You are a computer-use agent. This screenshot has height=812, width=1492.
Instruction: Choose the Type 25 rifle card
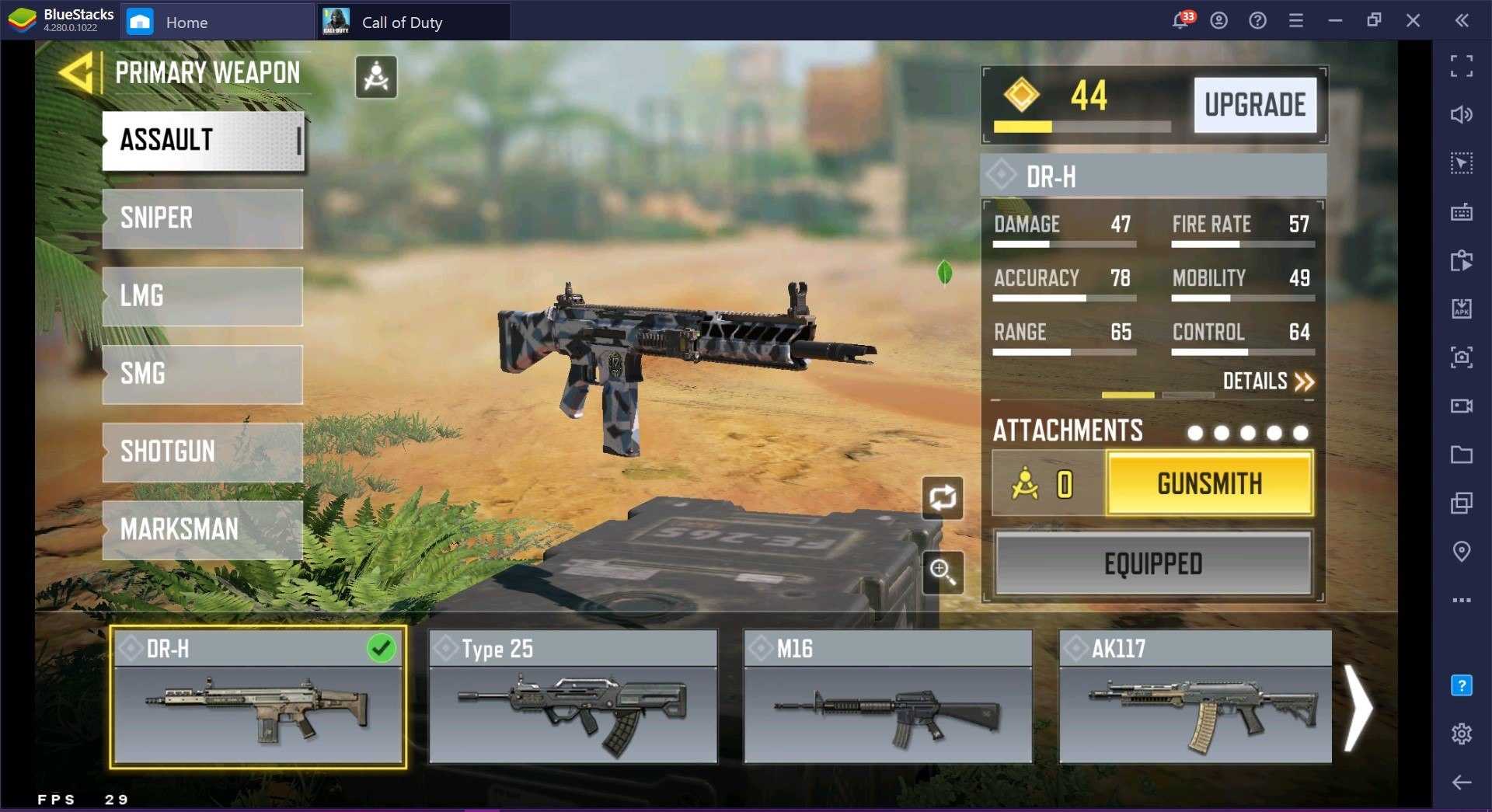click(573, 697)
